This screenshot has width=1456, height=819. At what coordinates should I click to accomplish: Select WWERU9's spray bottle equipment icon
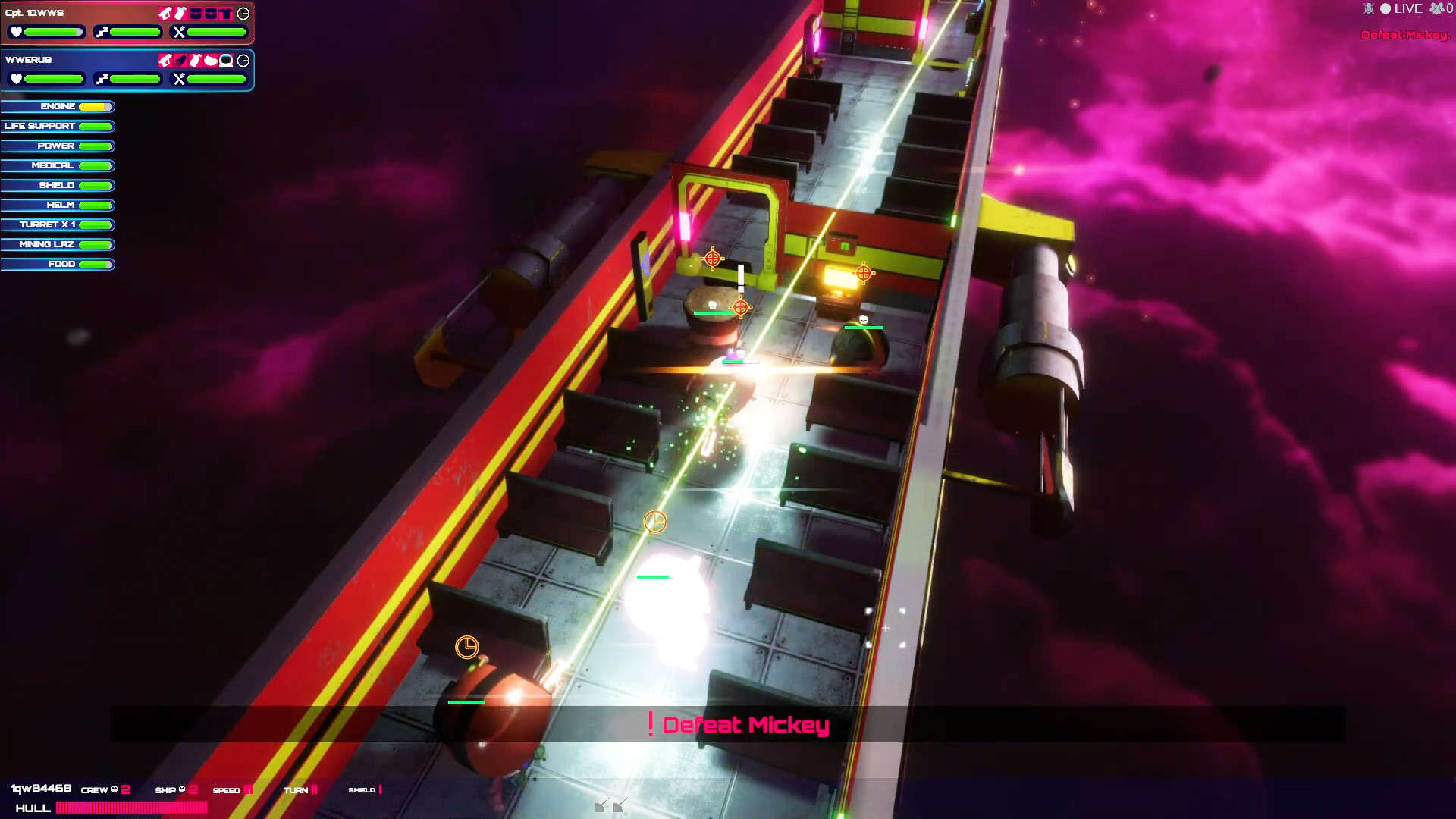click(x=194, y=61)
